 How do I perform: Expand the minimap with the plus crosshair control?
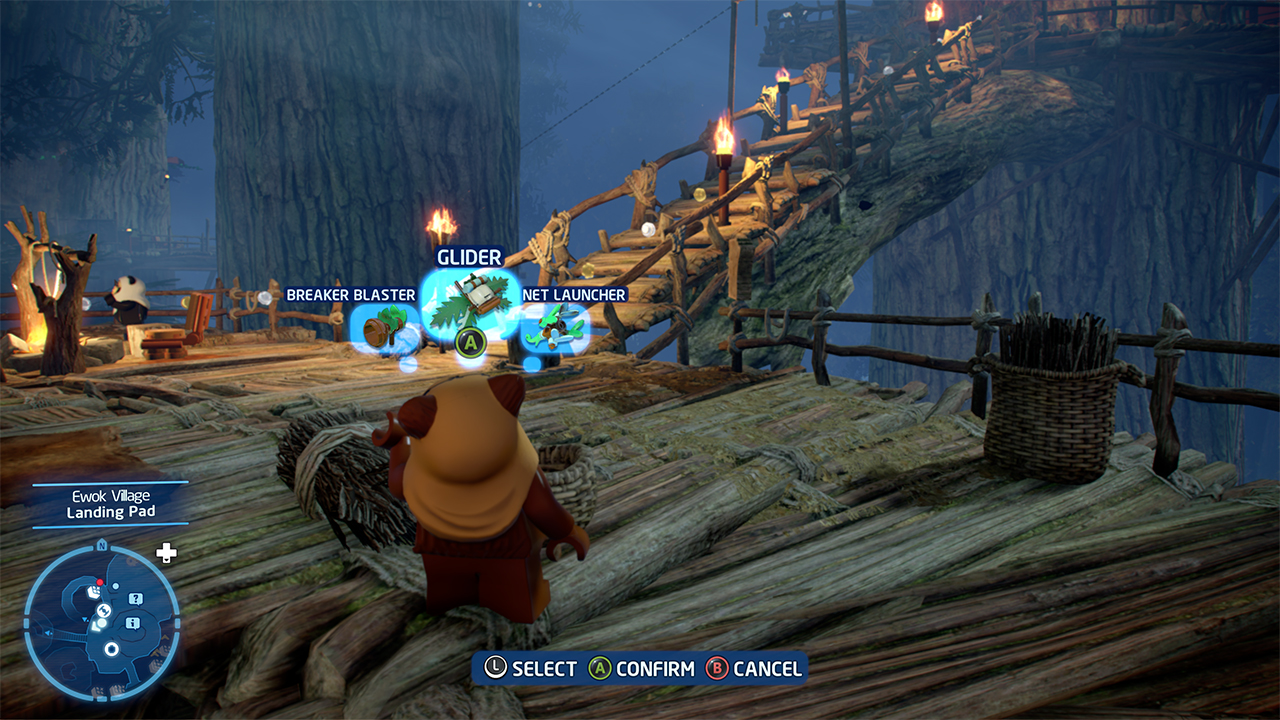[165, 552]
